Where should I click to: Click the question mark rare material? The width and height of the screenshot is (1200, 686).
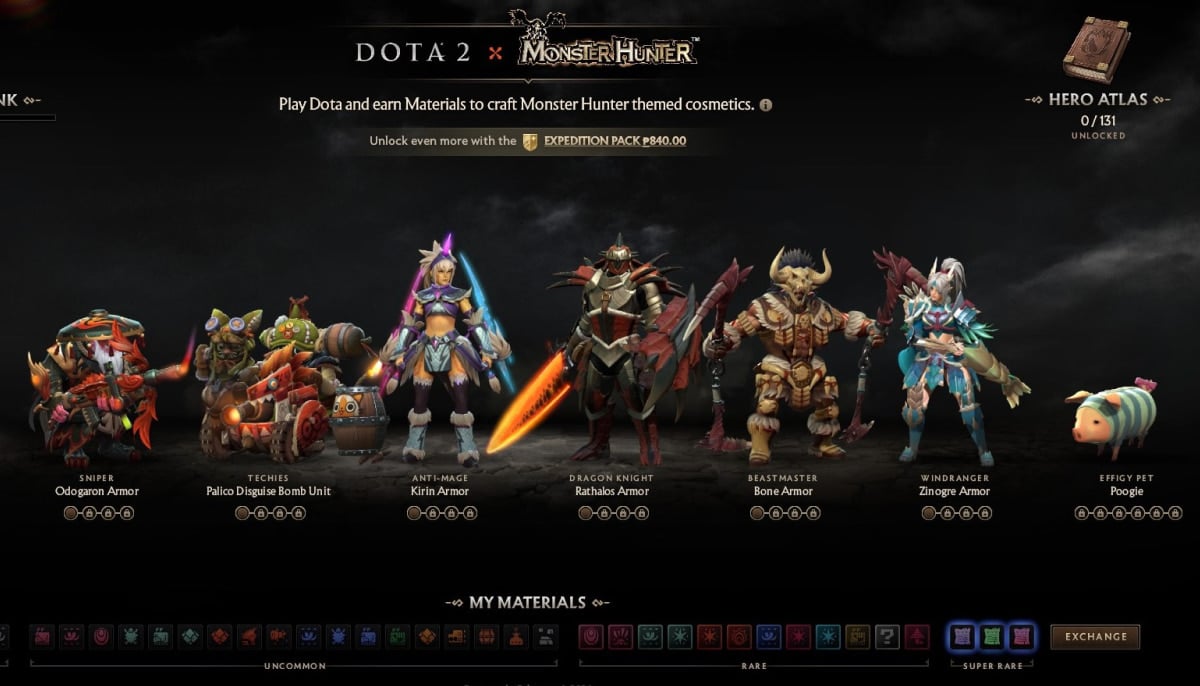click(x=887, y=636)
